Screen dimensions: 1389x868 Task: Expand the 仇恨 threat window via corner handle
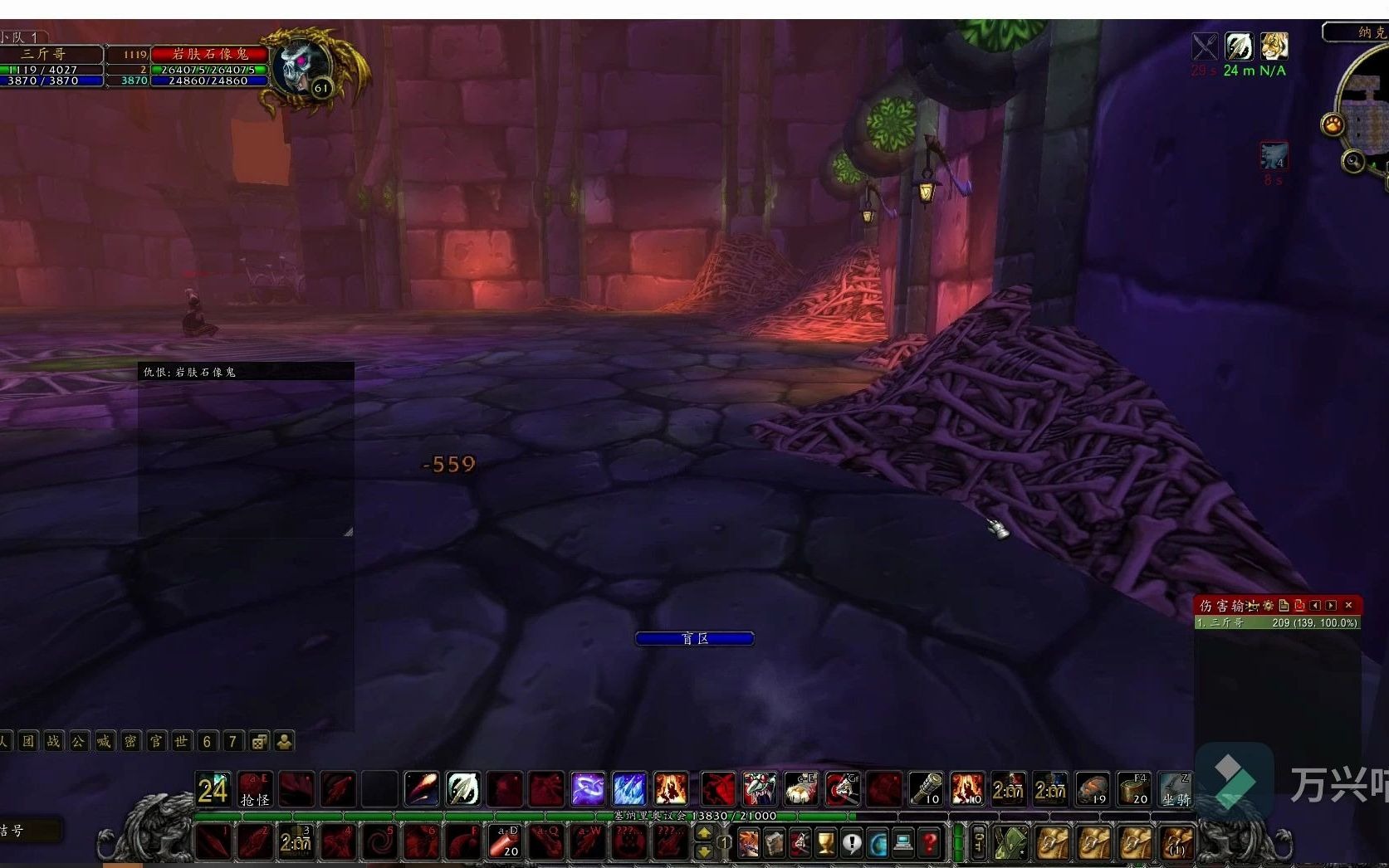(x=350, y=531)
